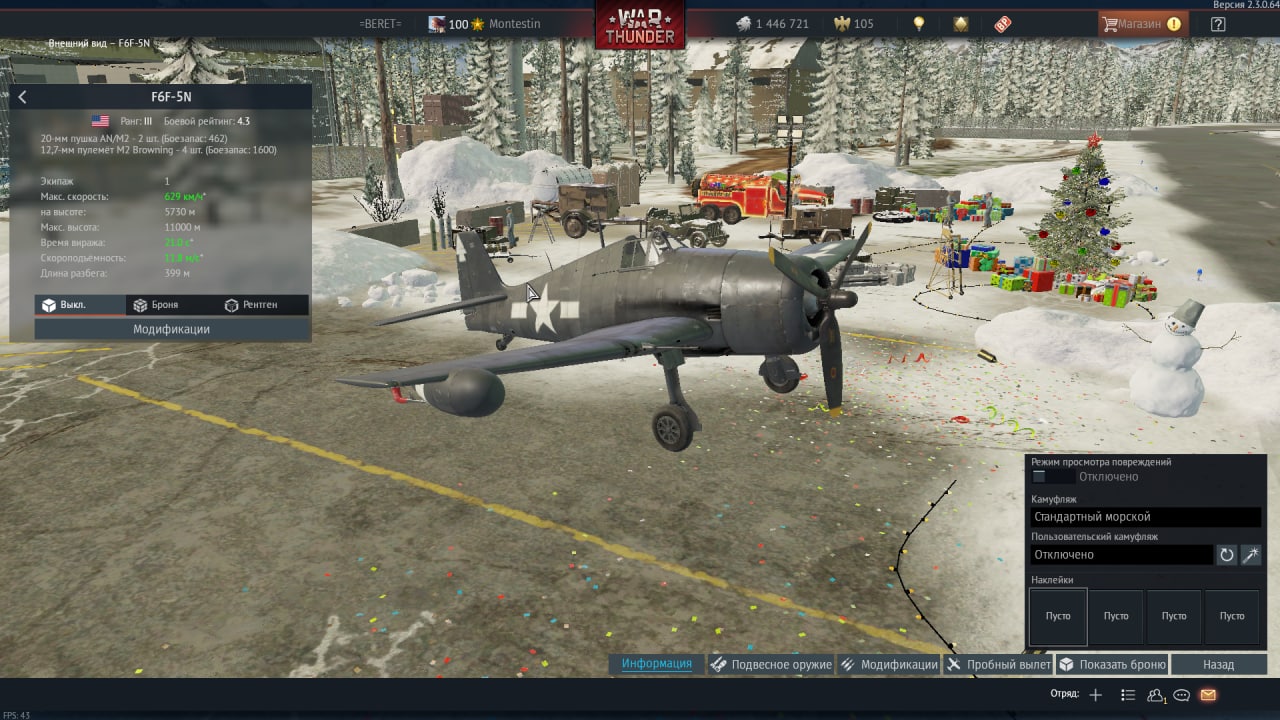Open the Магазин shop
1280x720 pixels.
pos(1142,24)
